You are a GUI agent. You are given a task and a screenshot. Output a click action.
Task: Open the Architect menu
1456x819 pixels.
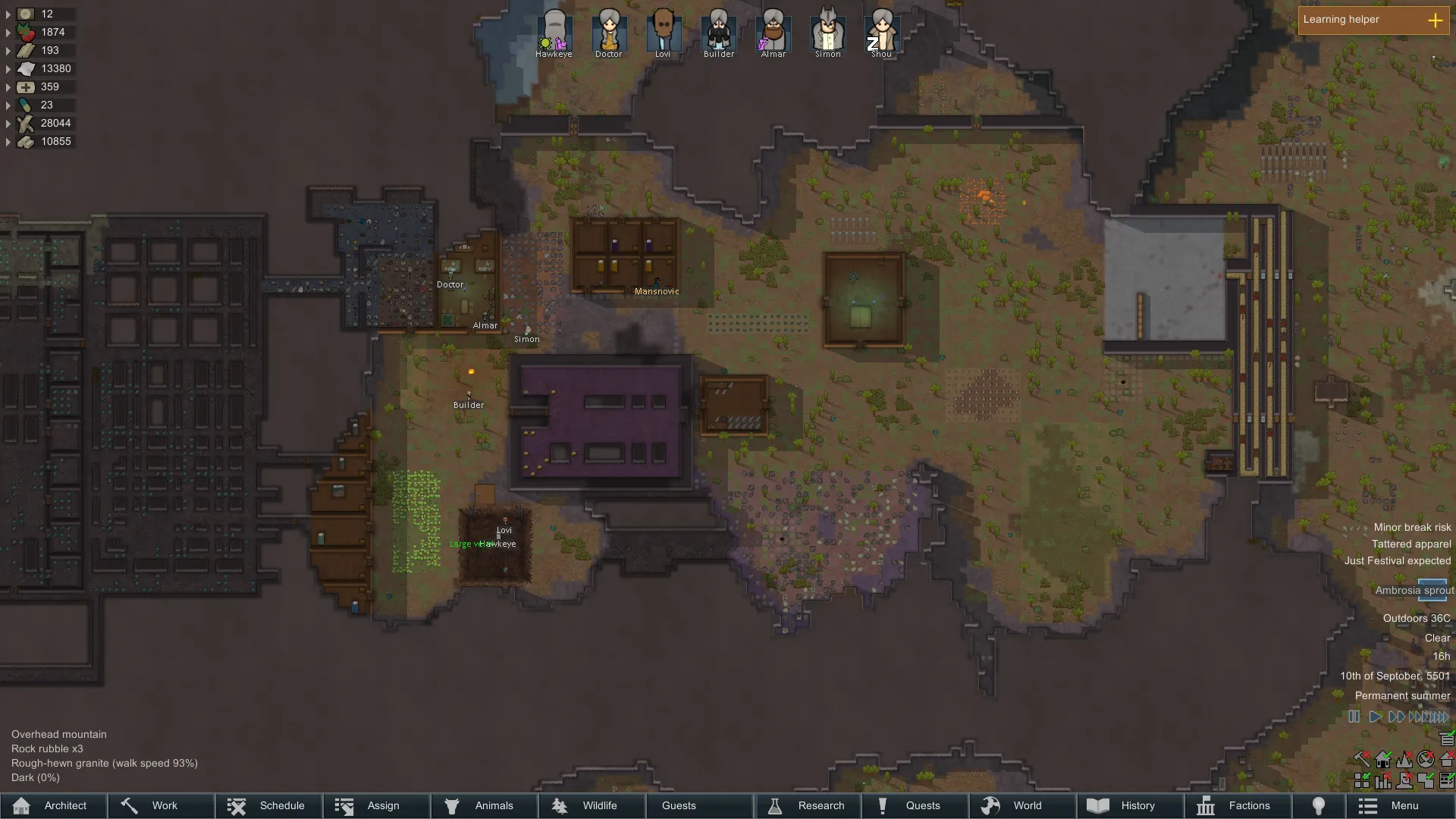coord(53,805)
